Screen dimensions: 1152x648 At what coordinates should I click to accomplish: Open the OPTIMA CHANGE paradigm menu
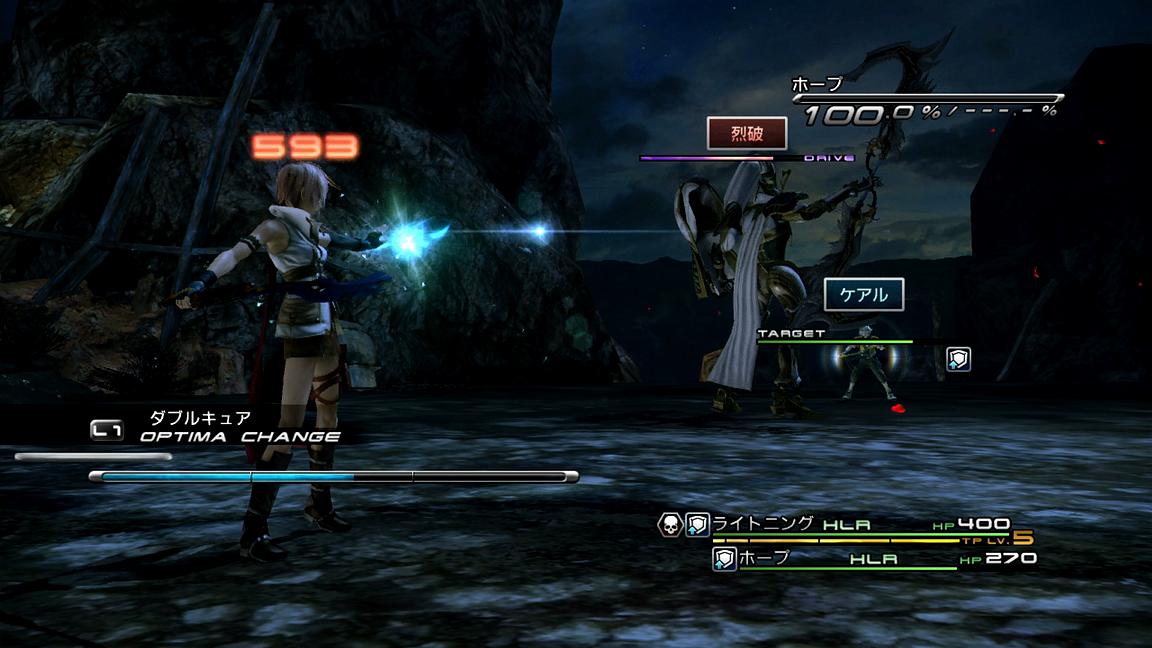point(240,436)
